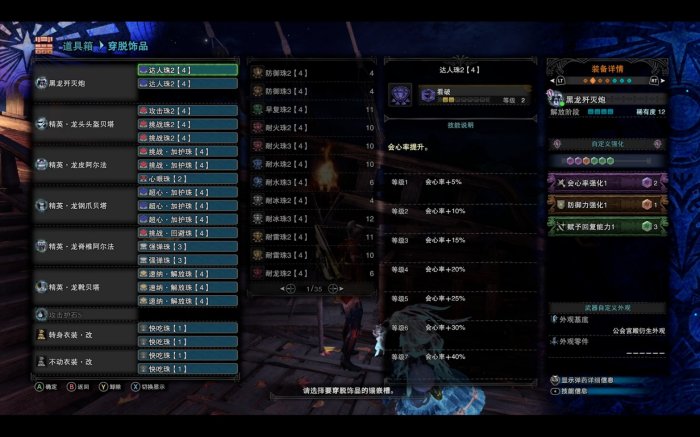Image resolution: width=700 pixels, height=437 pixels.
Task: Pick 早复珠2【4】 from the jewel list
Action: click(312, 109)
